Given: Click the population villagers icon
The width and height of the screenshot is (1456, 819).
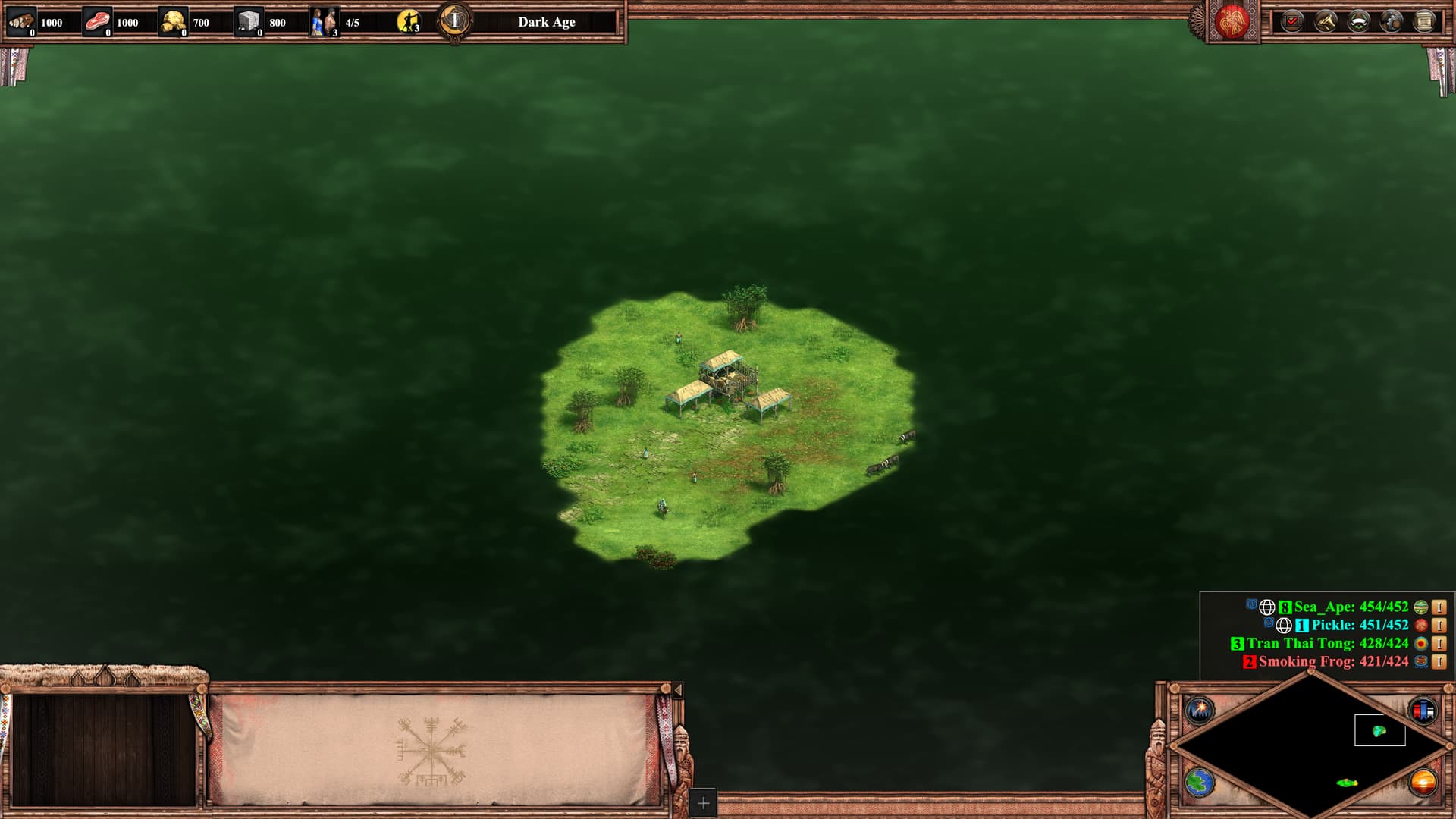Looking at the screenshot, I should 324,22.
